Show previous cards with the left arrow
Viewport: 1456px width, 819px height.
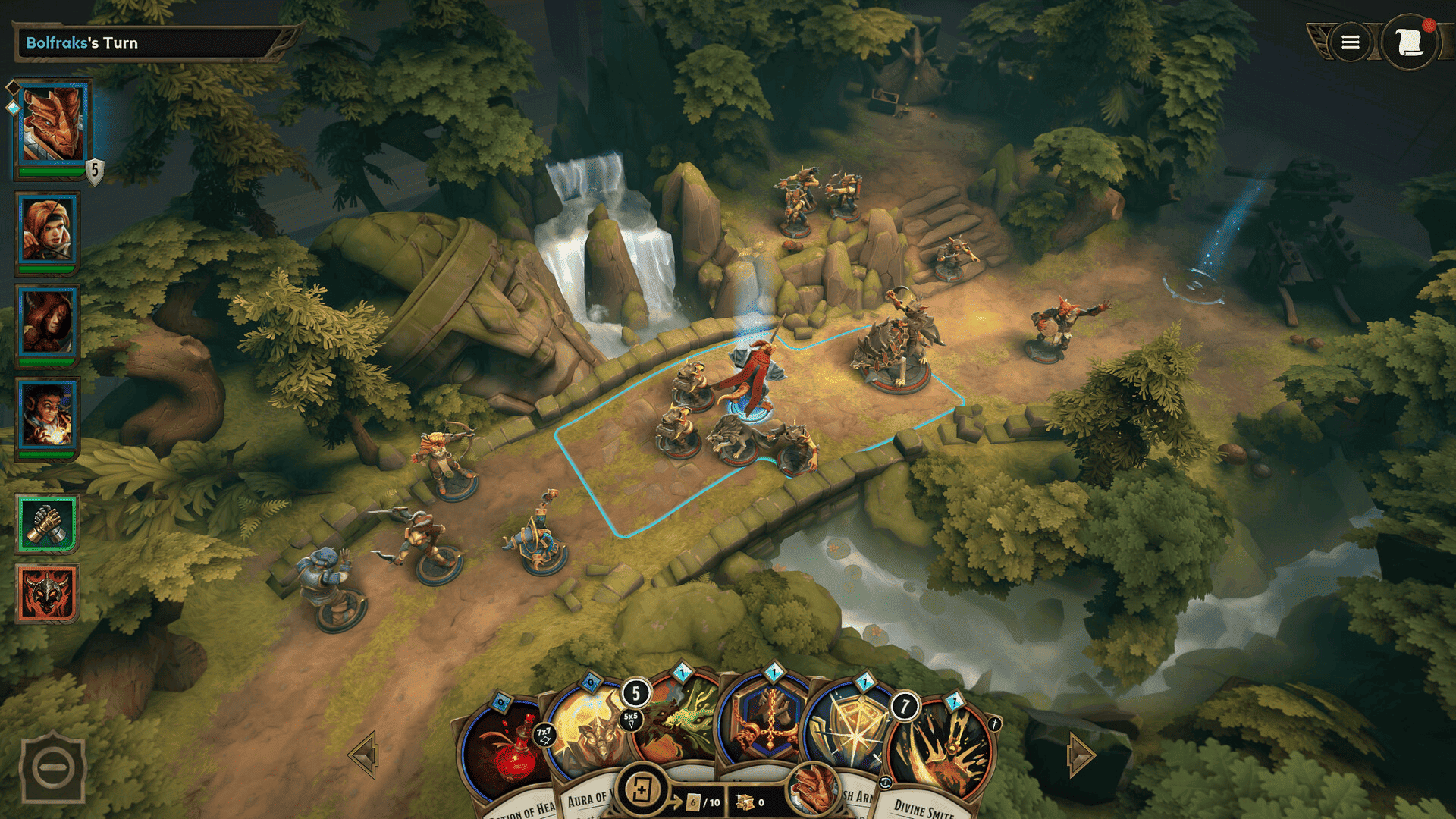click(x=364, y=755)
